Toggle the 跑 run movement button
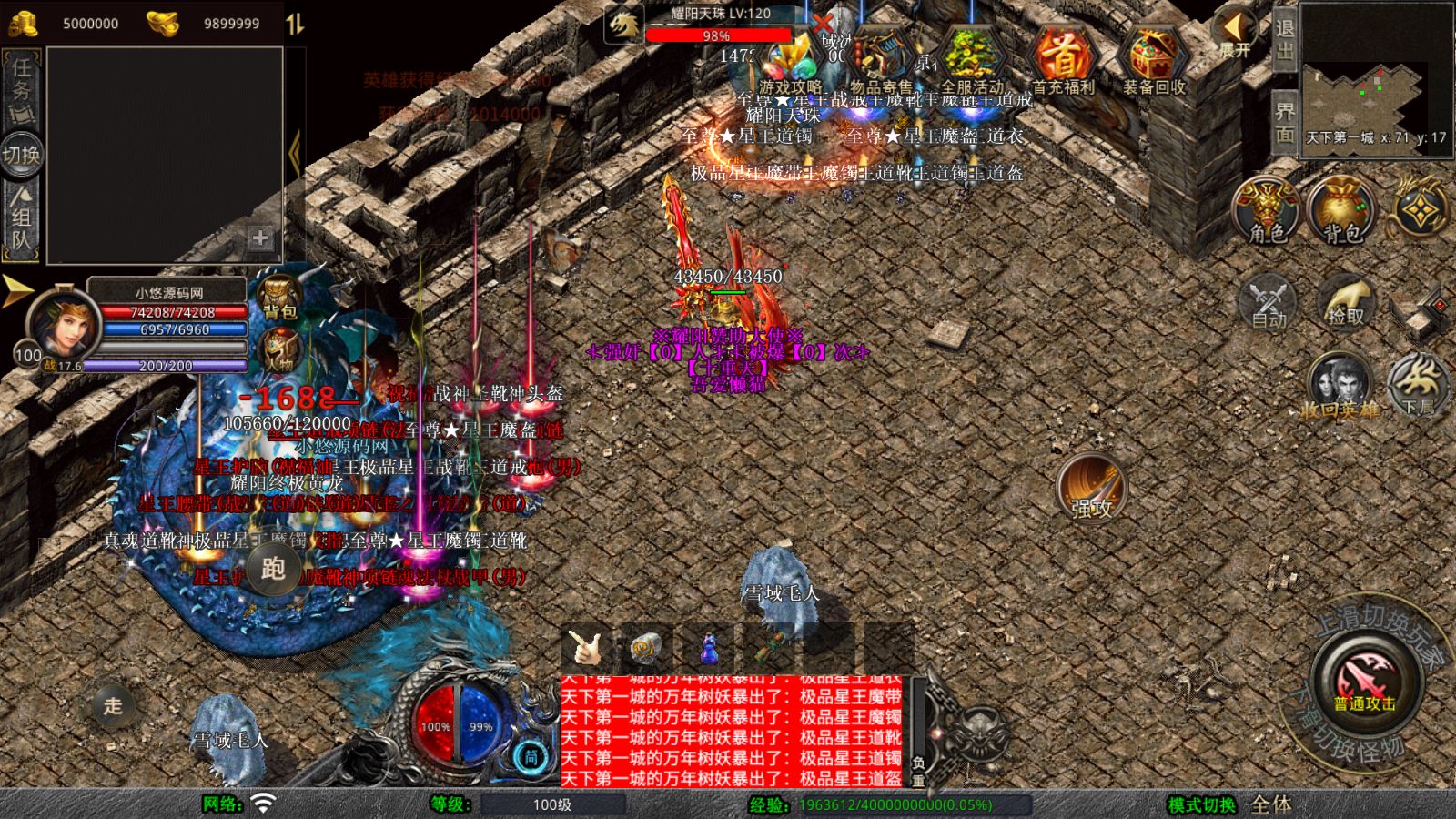The image size is (1456, 819). click(x=273, y=569)
